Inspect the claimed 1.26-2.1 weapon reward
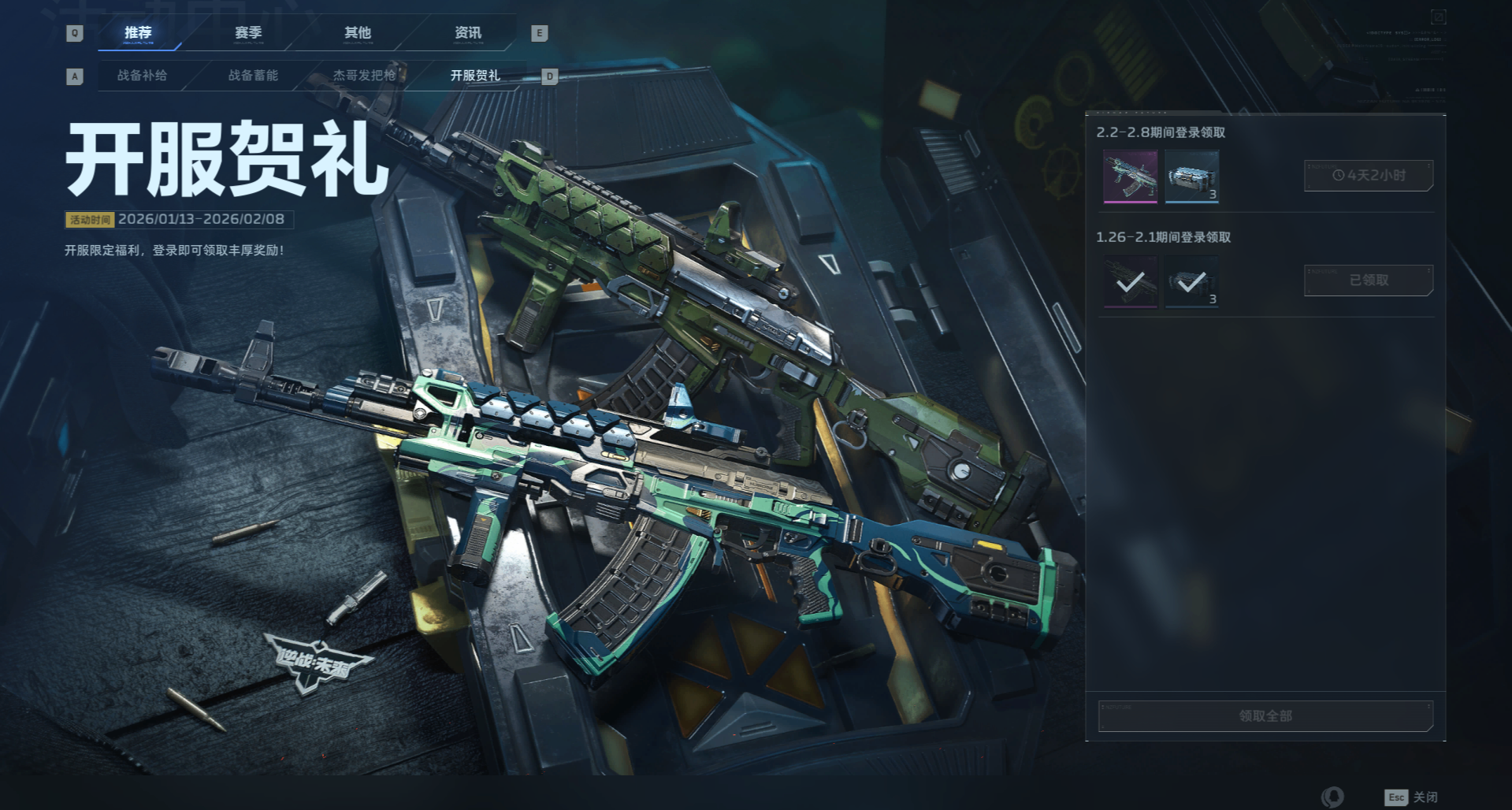Image resolution: width=1512 pixels, height=810 pixels. 1130,281
